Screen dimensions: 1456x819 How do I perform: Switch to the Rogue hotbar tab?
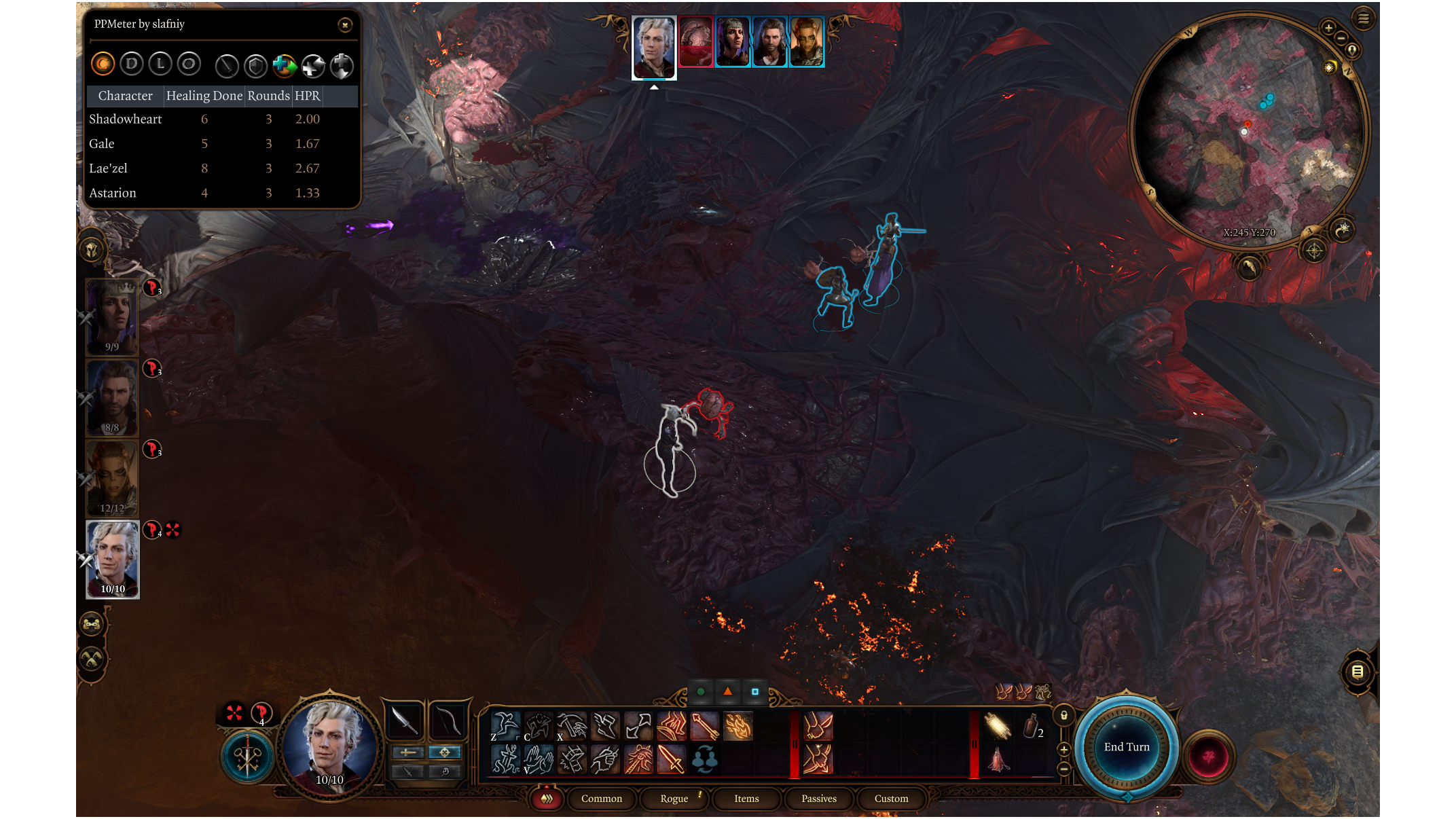pos(674,799)
